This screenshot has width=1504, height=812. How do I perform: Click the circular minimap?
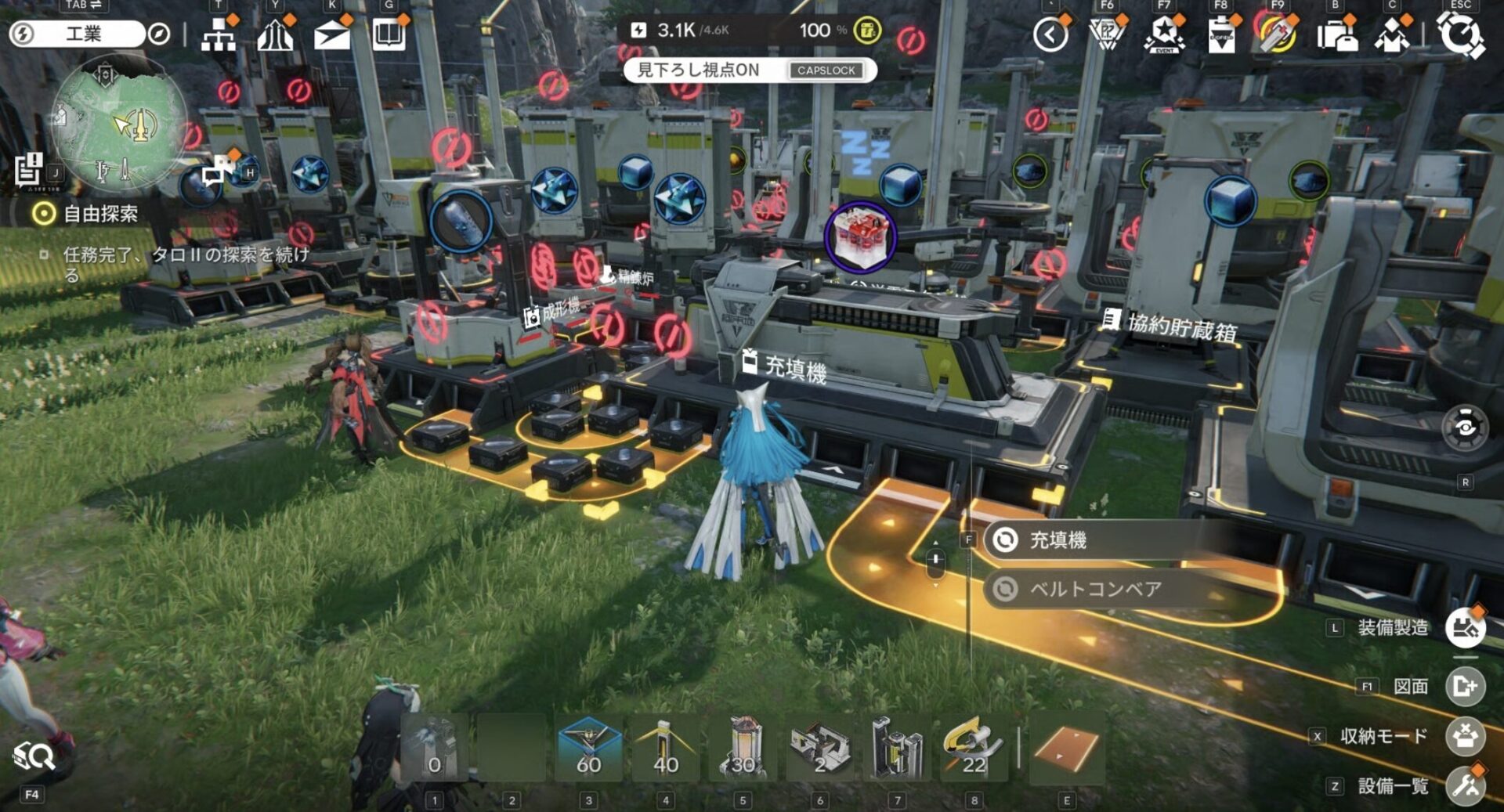pos(119,125)
